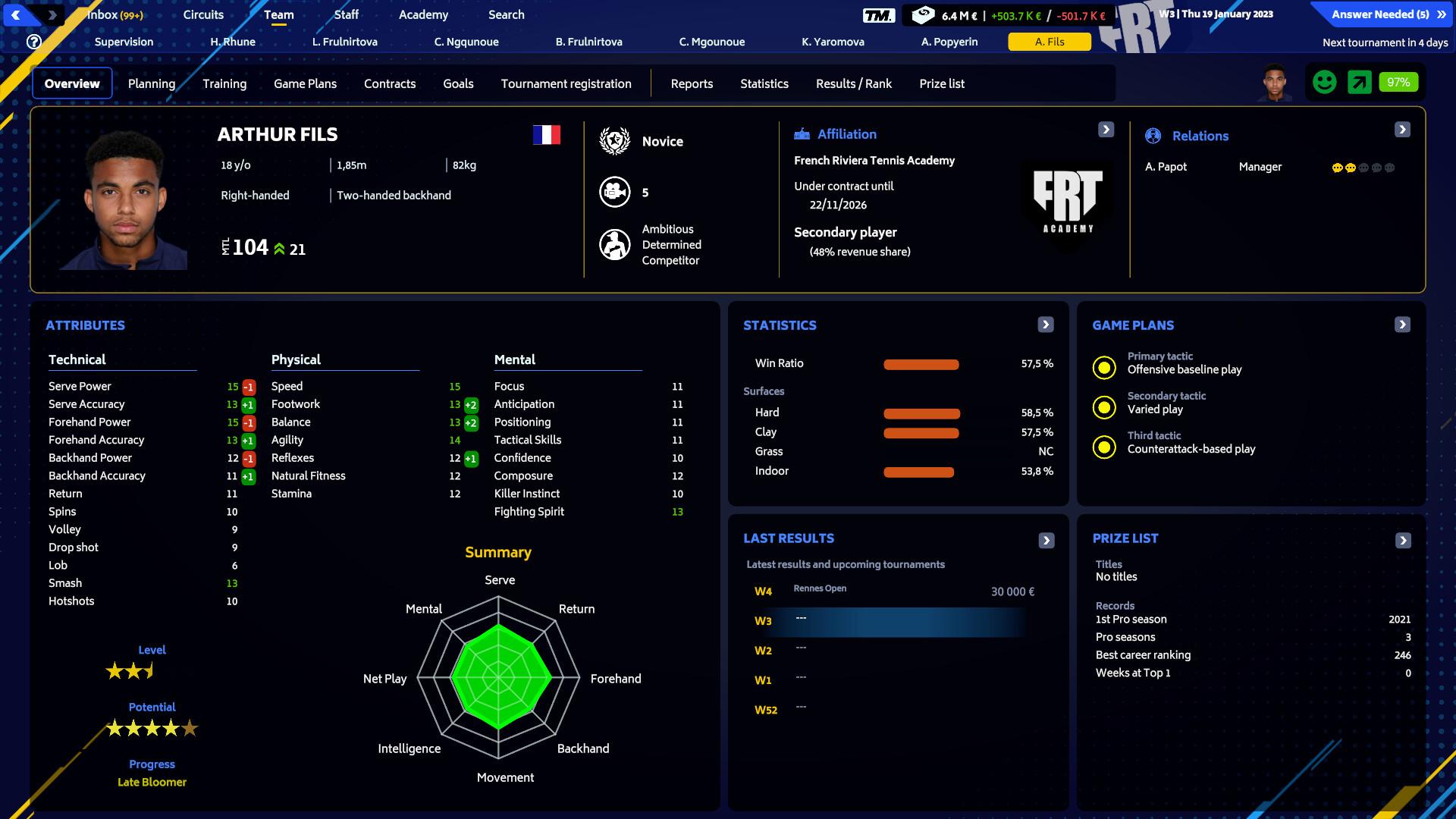This screenshot has height=819, width=1456.
Task: Go to the Circuits menu
Action: click(x=203, y=14)
